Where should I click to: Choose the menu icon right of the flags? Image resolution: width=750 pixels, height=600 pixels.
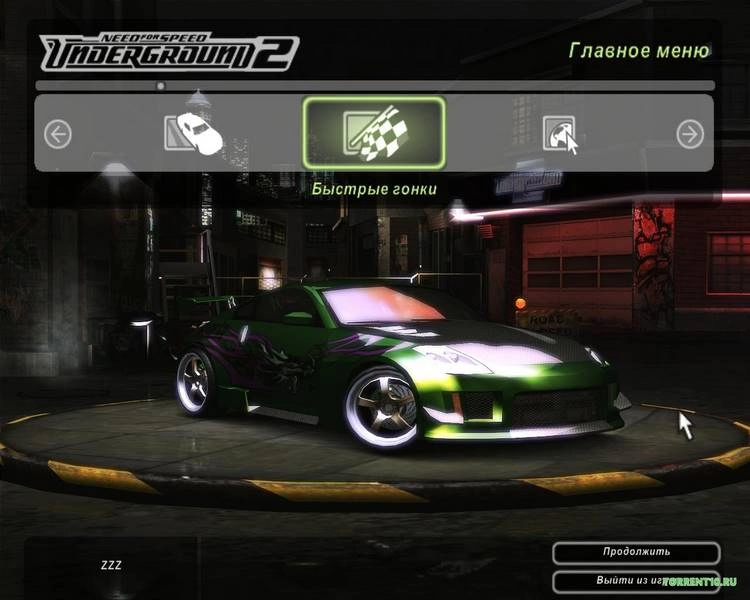[x=560, y=134]
